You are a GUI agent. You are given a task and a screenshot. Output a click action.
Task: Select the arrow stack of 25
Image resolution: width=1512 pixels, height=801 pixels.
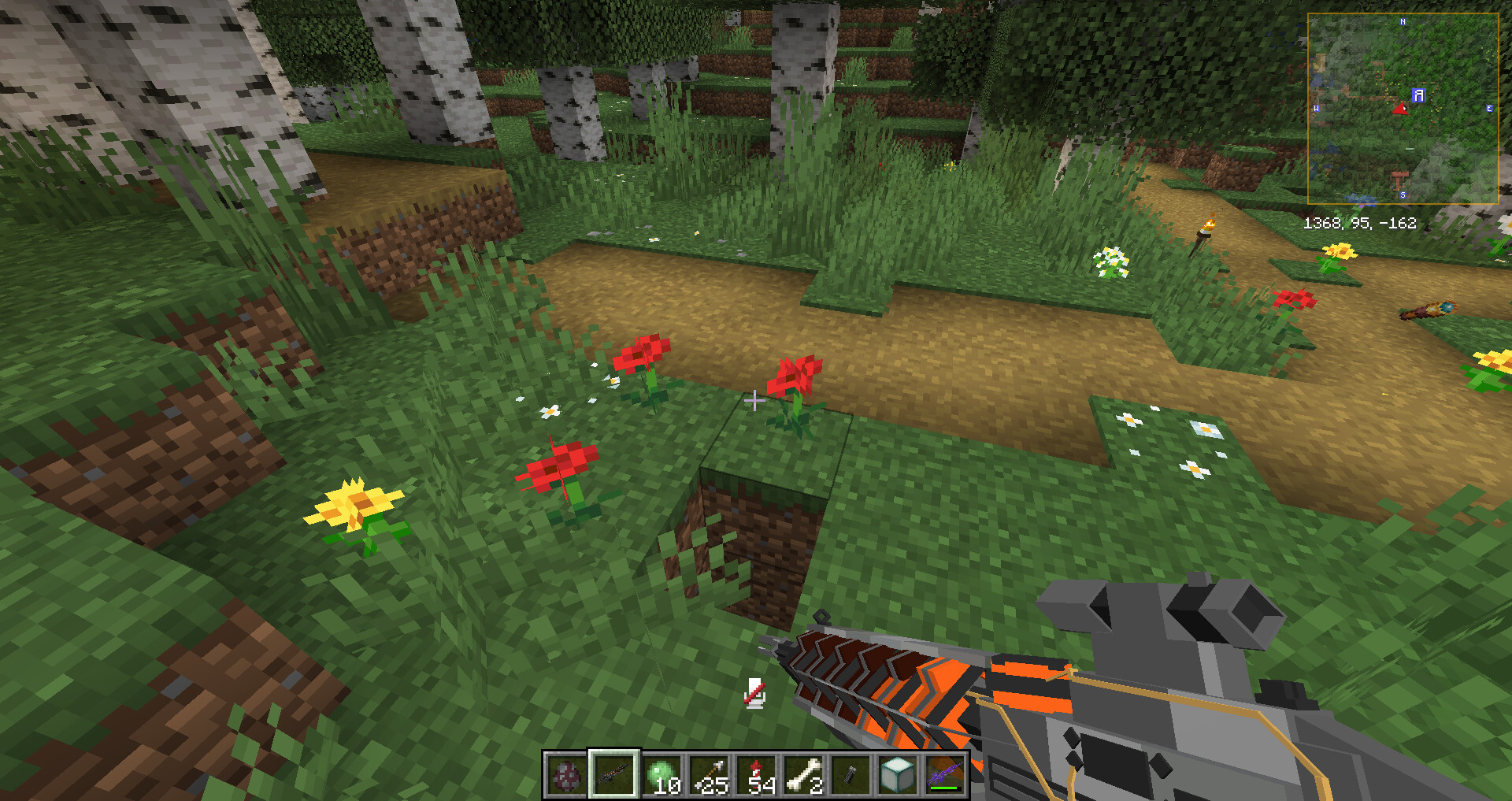point(710,775)
